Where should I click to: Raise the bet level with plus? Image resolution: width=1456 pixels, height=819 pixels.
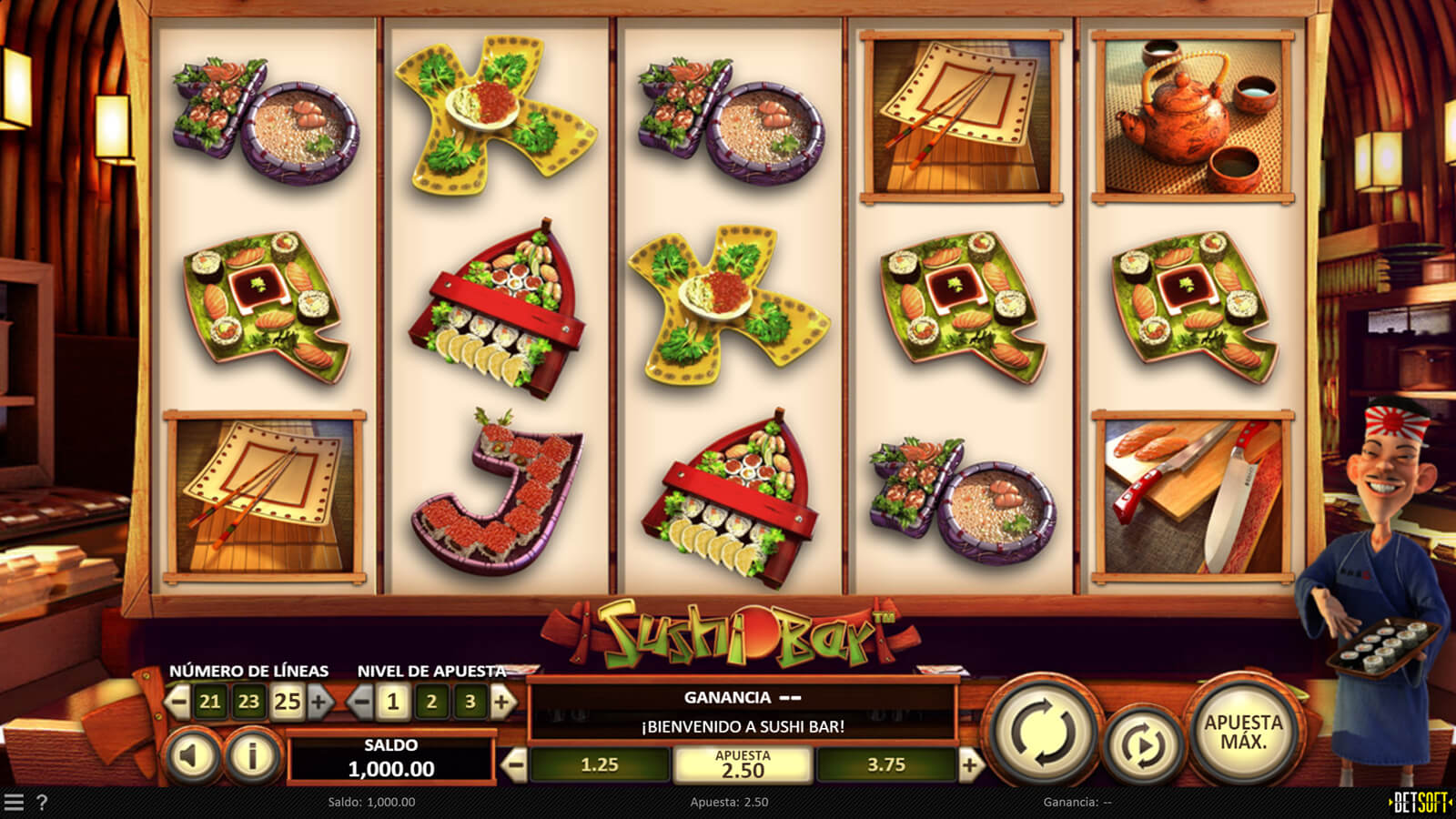502,702
